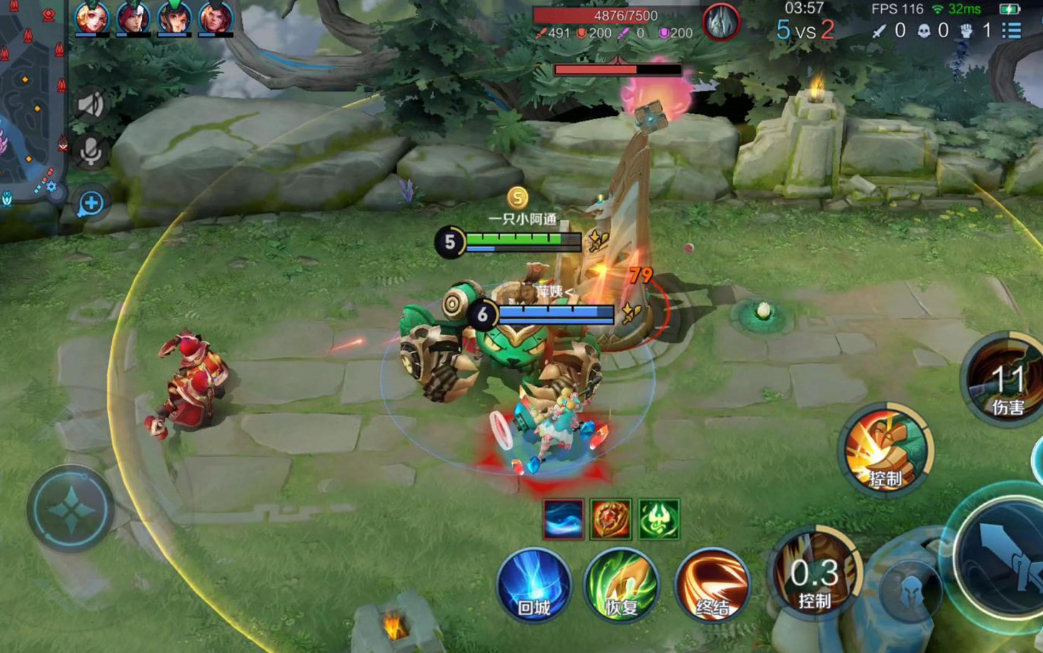Tap the helmet hero-targeting button
The image size is (1043, 653).
point(910,590)
